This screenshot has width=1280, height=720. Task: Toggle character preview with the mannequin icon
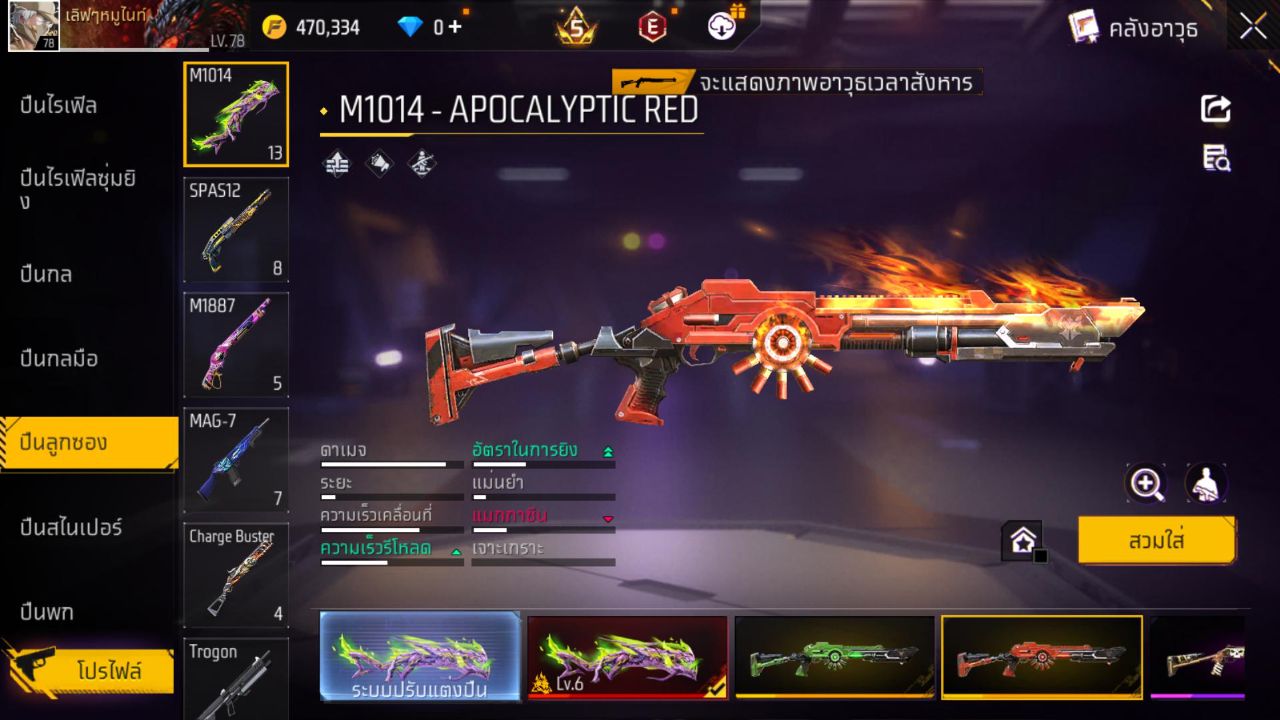[1205, 483]
